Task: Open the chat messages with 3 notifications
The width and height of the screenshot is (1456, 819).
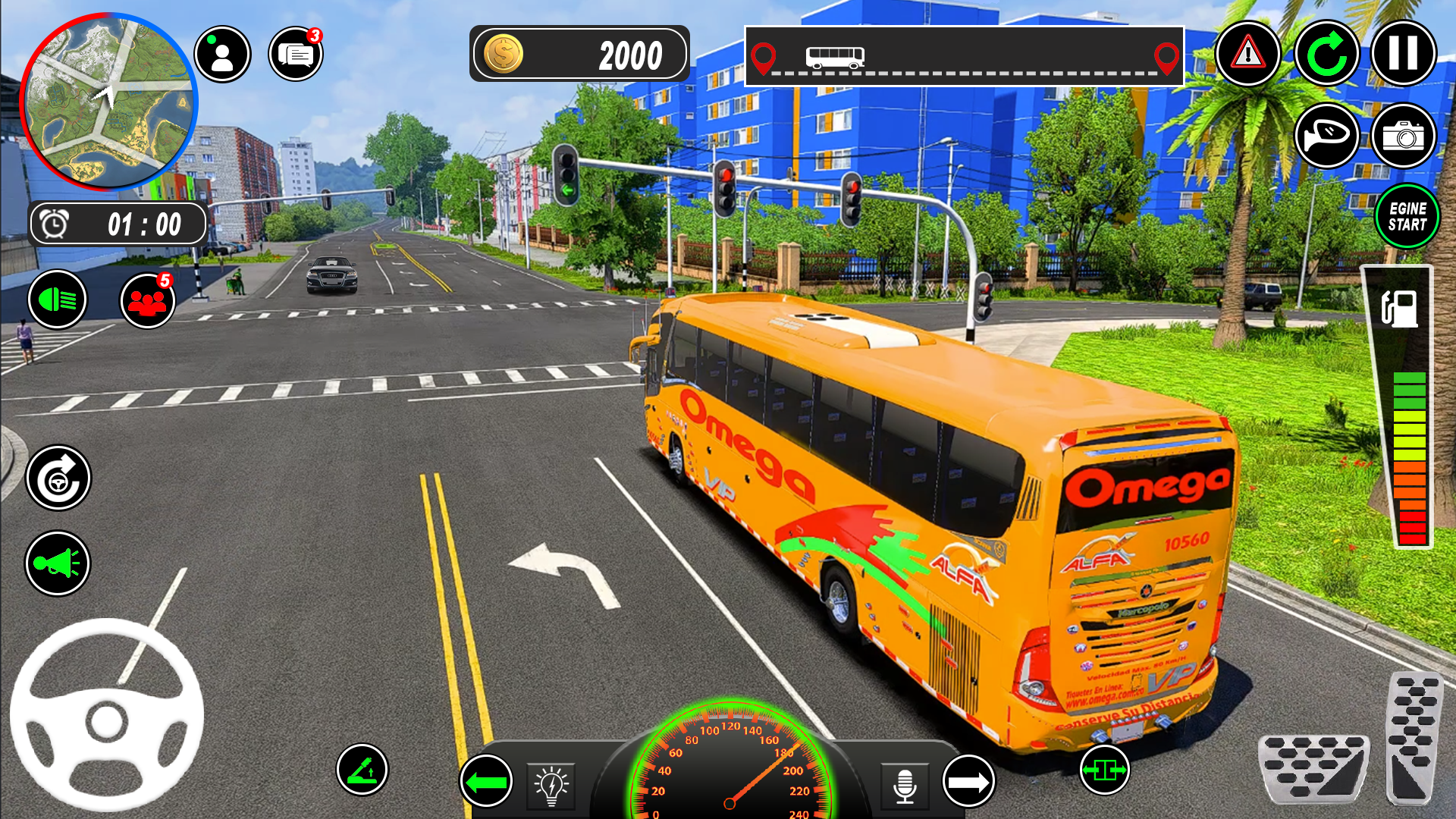Action: click(x=295, y=53)
